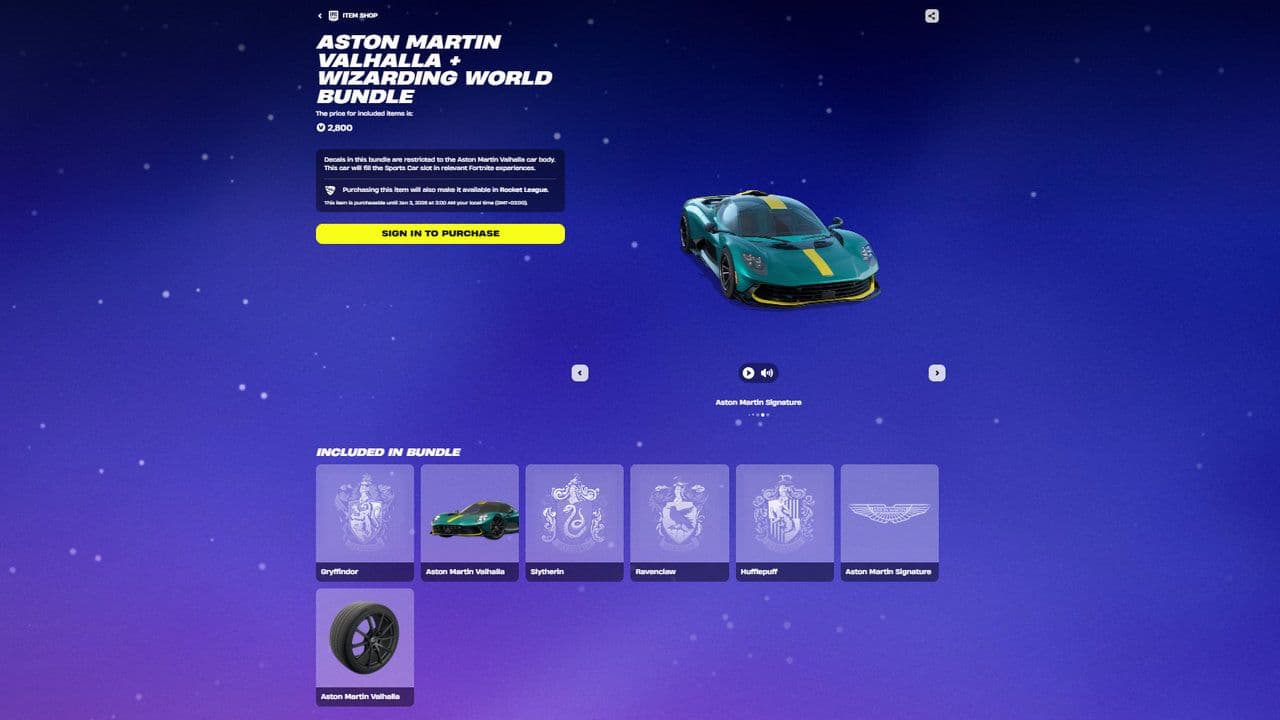
Task: Click the Aston Martin Valhalla wheel thumbnail
Action: pyautogui.click(x=364, y=638)
